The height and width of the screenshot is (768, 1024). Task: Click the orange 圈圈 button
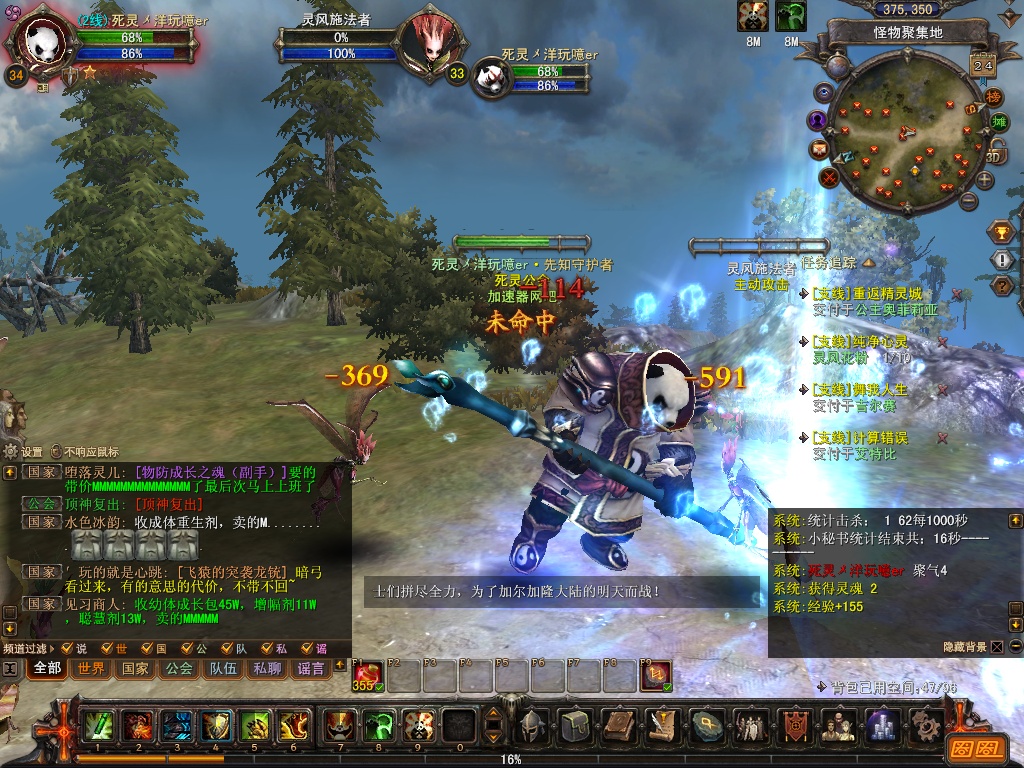[x=973, y=747]
